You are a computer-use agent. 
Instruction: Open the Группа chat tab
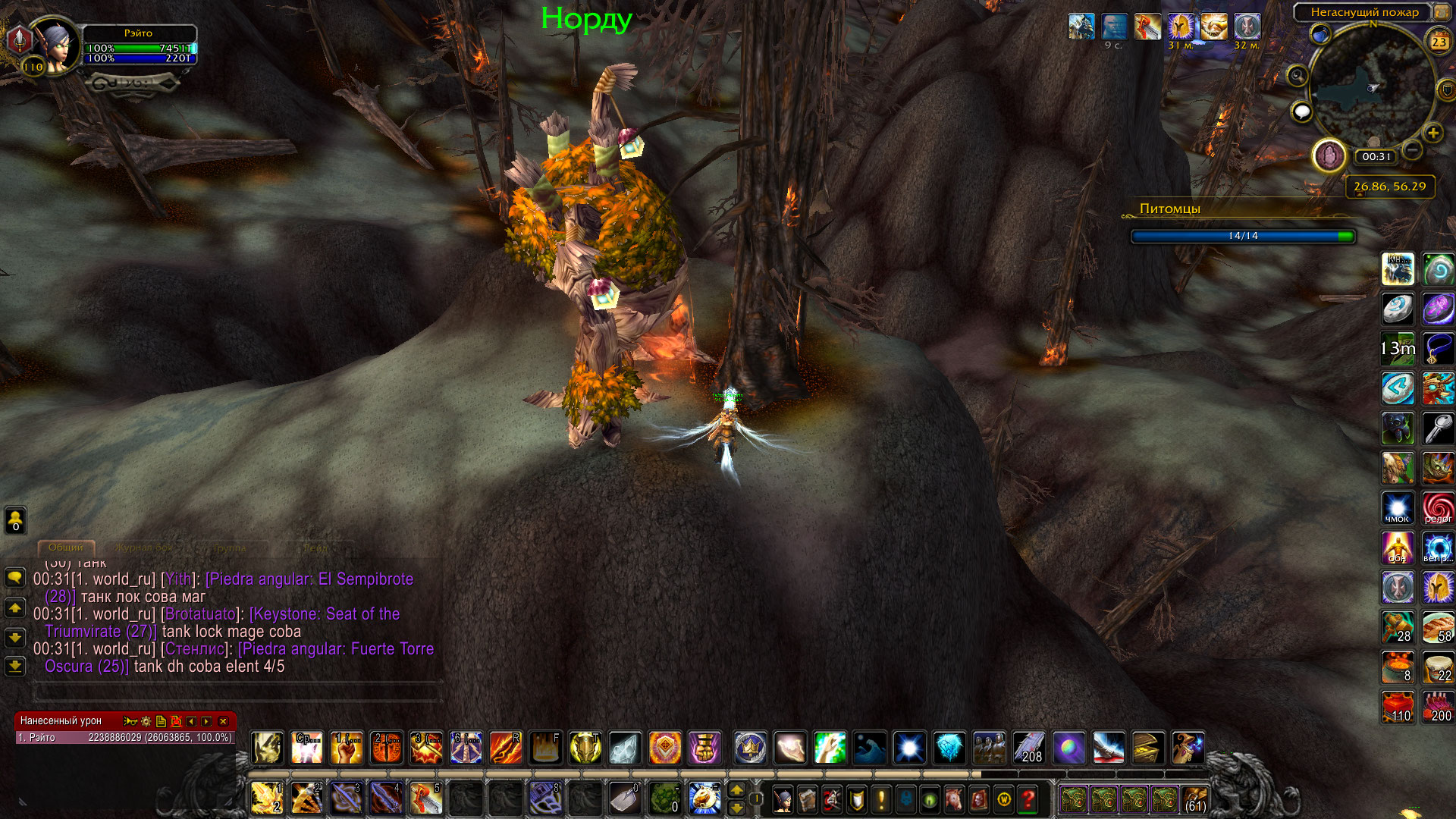click(x=229, y=548)
